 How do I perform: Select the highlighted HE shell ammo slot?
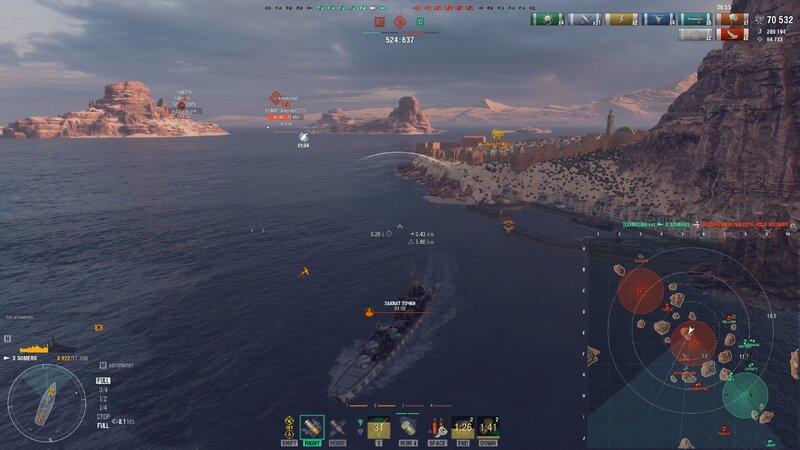(312, 427)
